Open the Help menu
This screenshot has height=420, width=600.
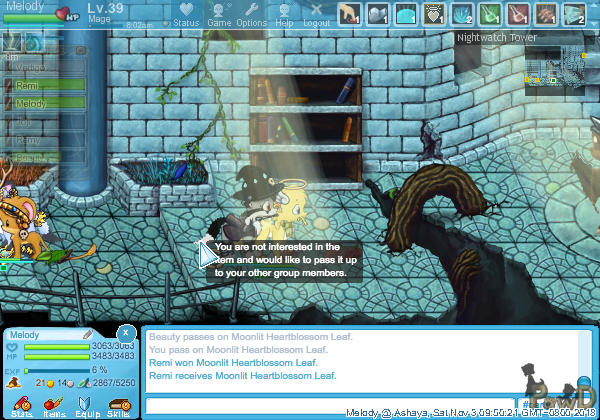[285, 14]
